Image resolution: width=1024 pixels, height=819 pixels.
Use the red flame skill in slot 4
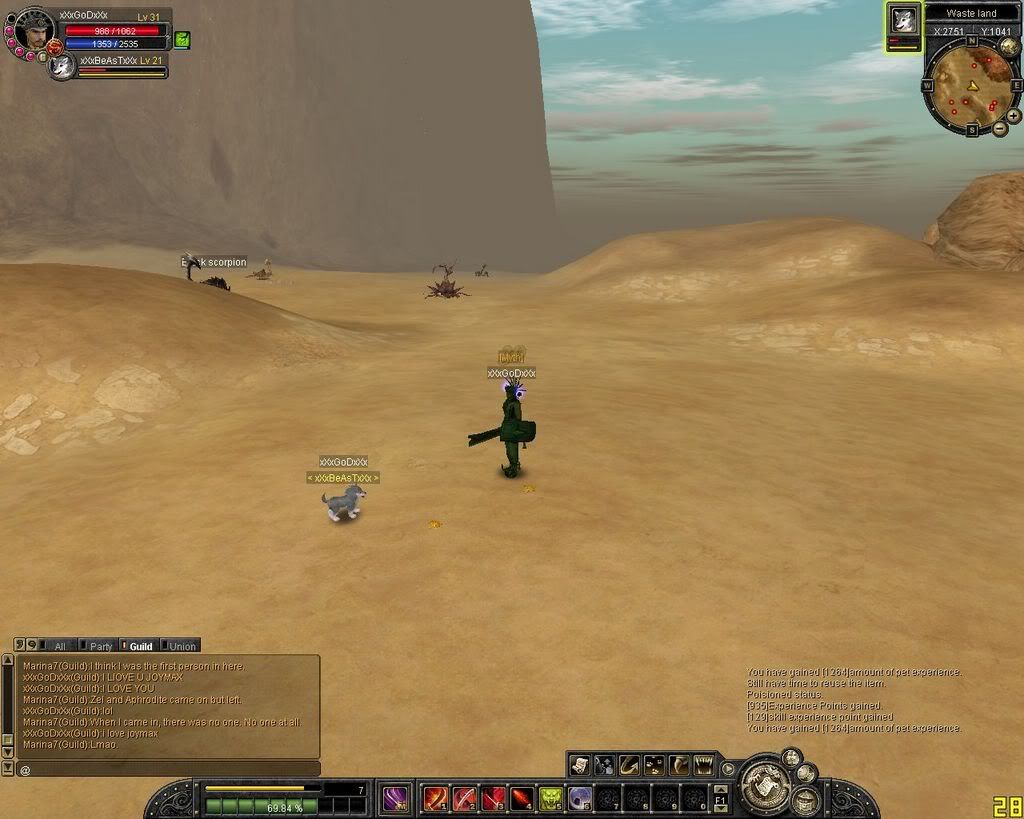522,798
